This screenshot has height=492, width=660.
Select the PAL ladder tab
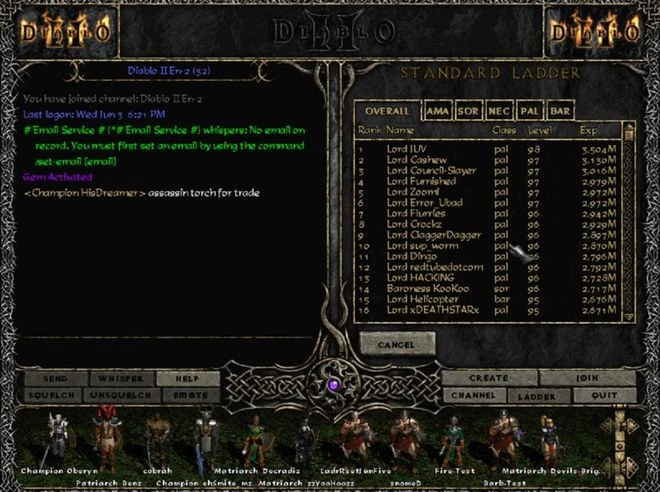click(x=530, y=111)
